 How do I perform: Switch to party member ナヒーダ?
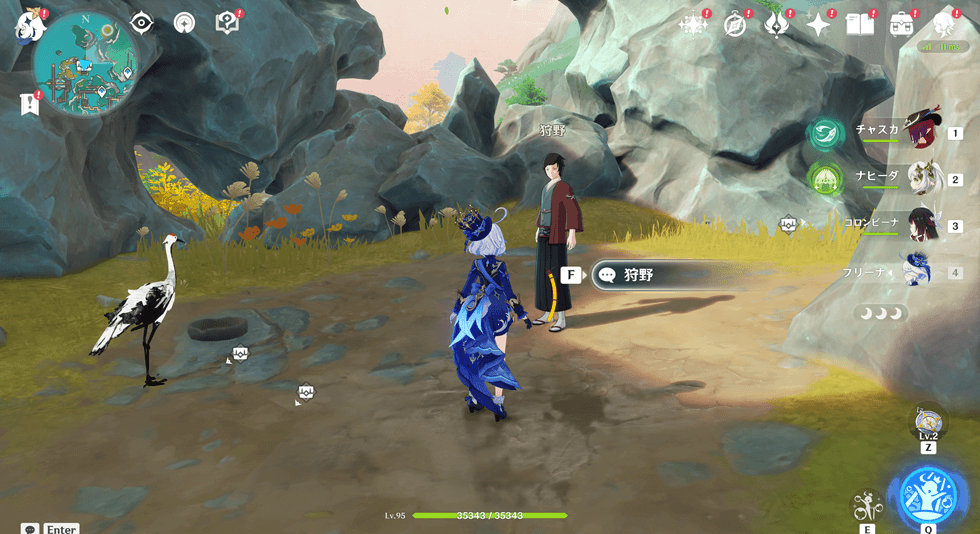922,179
